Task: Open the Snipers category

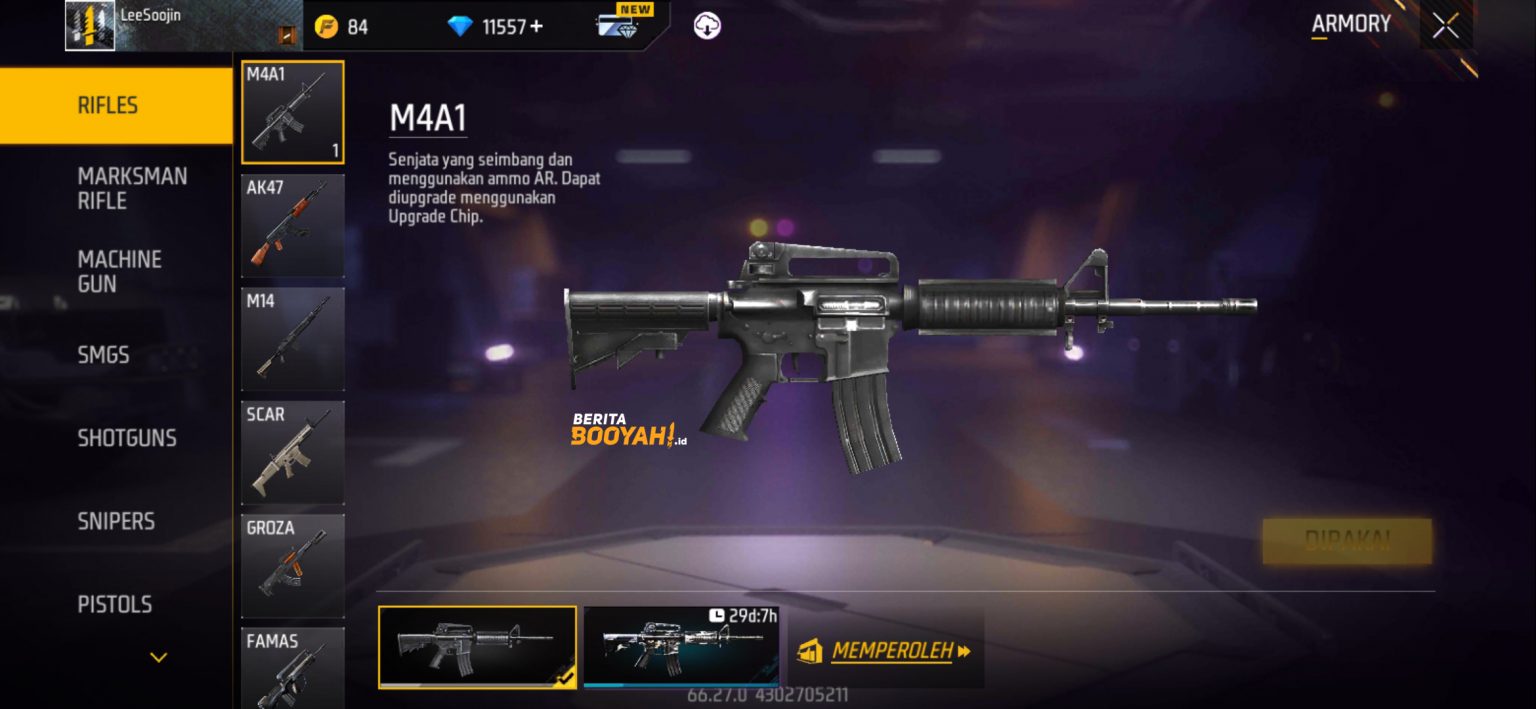Action: [116, 521]
